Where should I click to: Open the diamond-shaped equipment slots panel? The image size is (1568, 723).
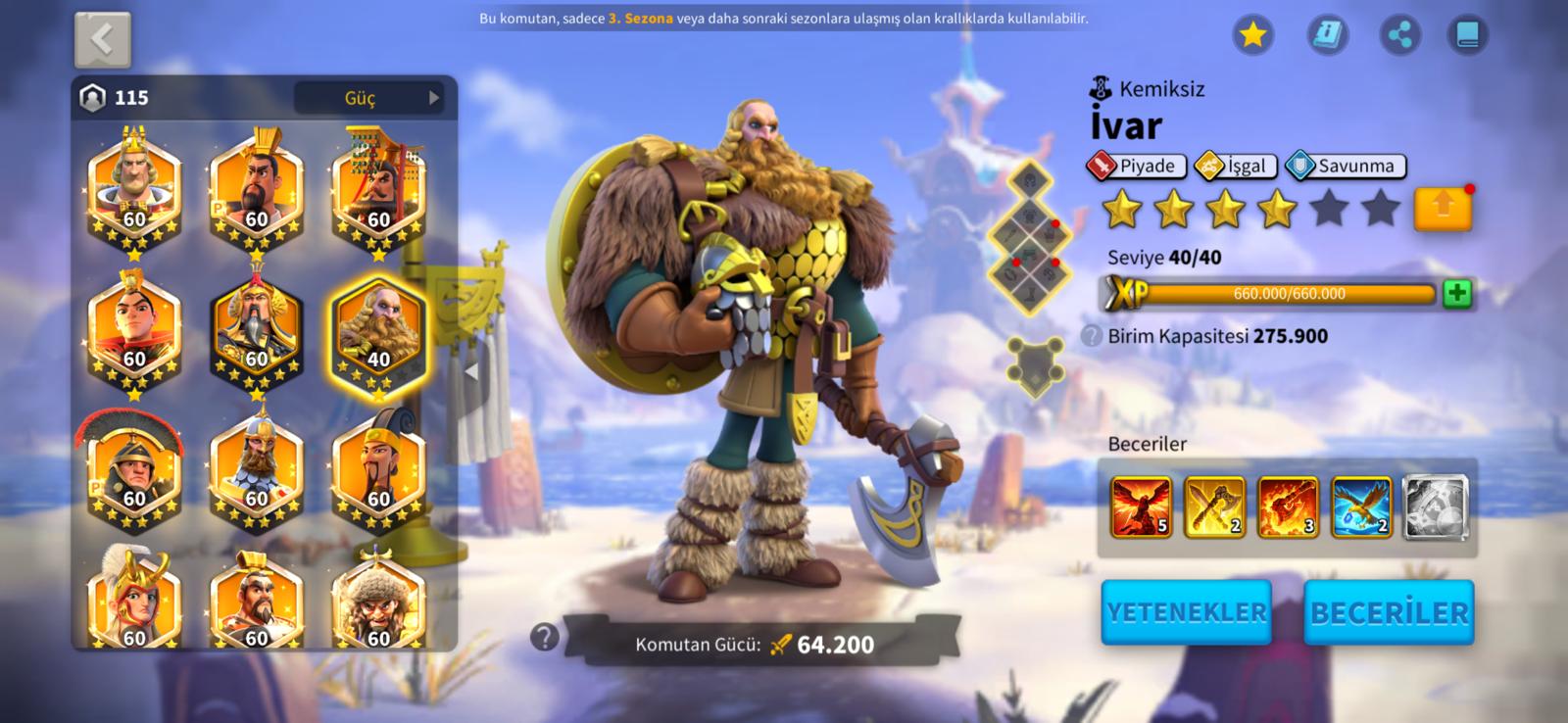1032,235
